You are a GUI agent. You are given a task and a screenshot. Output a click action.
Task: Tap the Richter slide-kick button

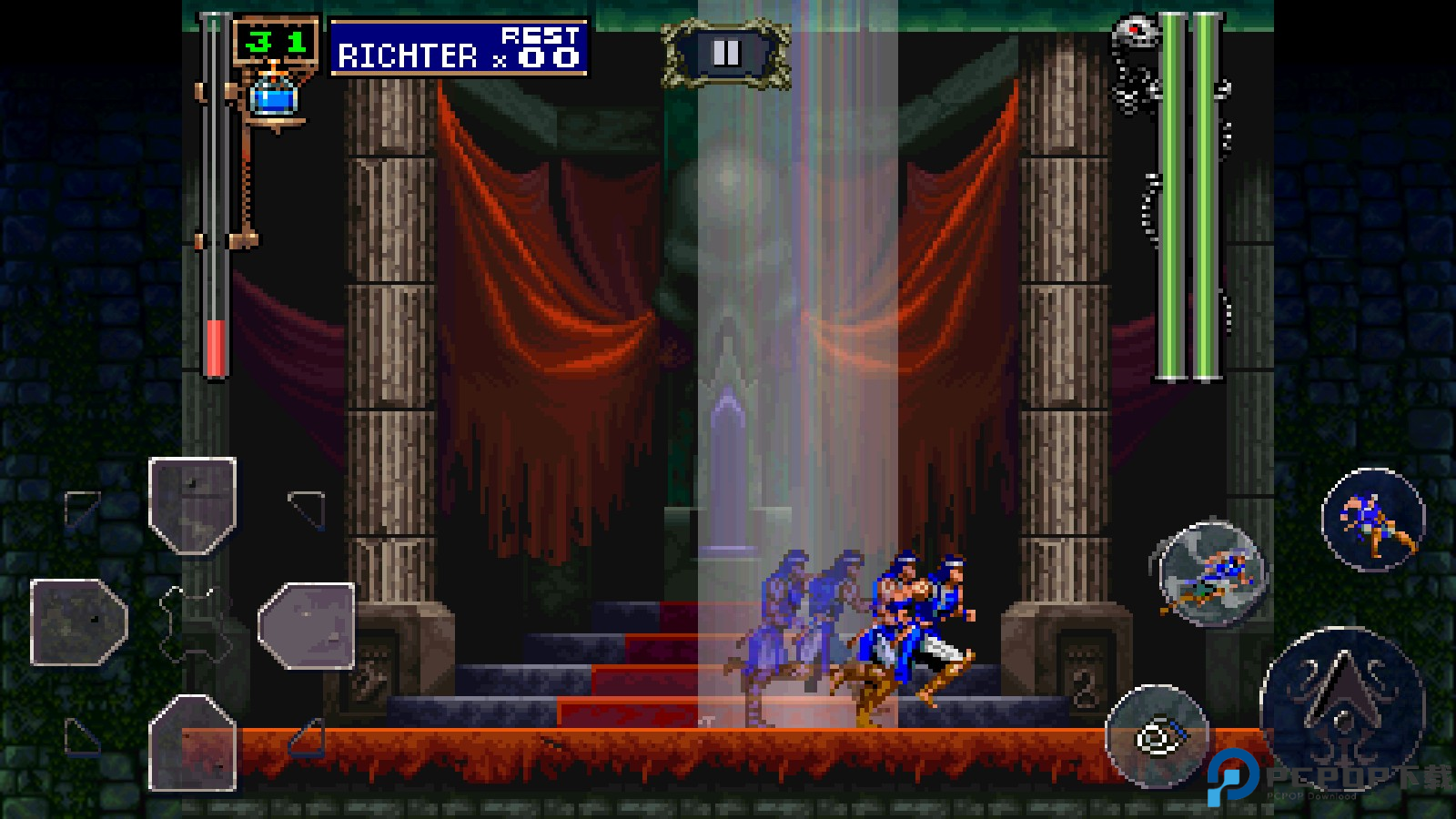(x=1213, y=574)
